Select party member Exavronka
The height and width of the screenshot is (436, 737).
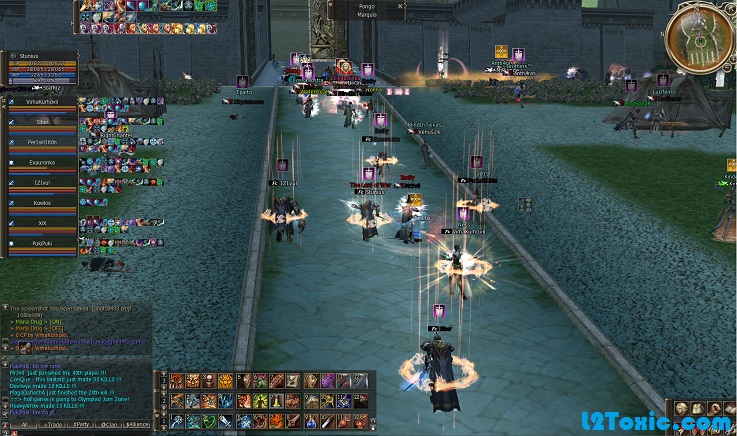[42, 161]
